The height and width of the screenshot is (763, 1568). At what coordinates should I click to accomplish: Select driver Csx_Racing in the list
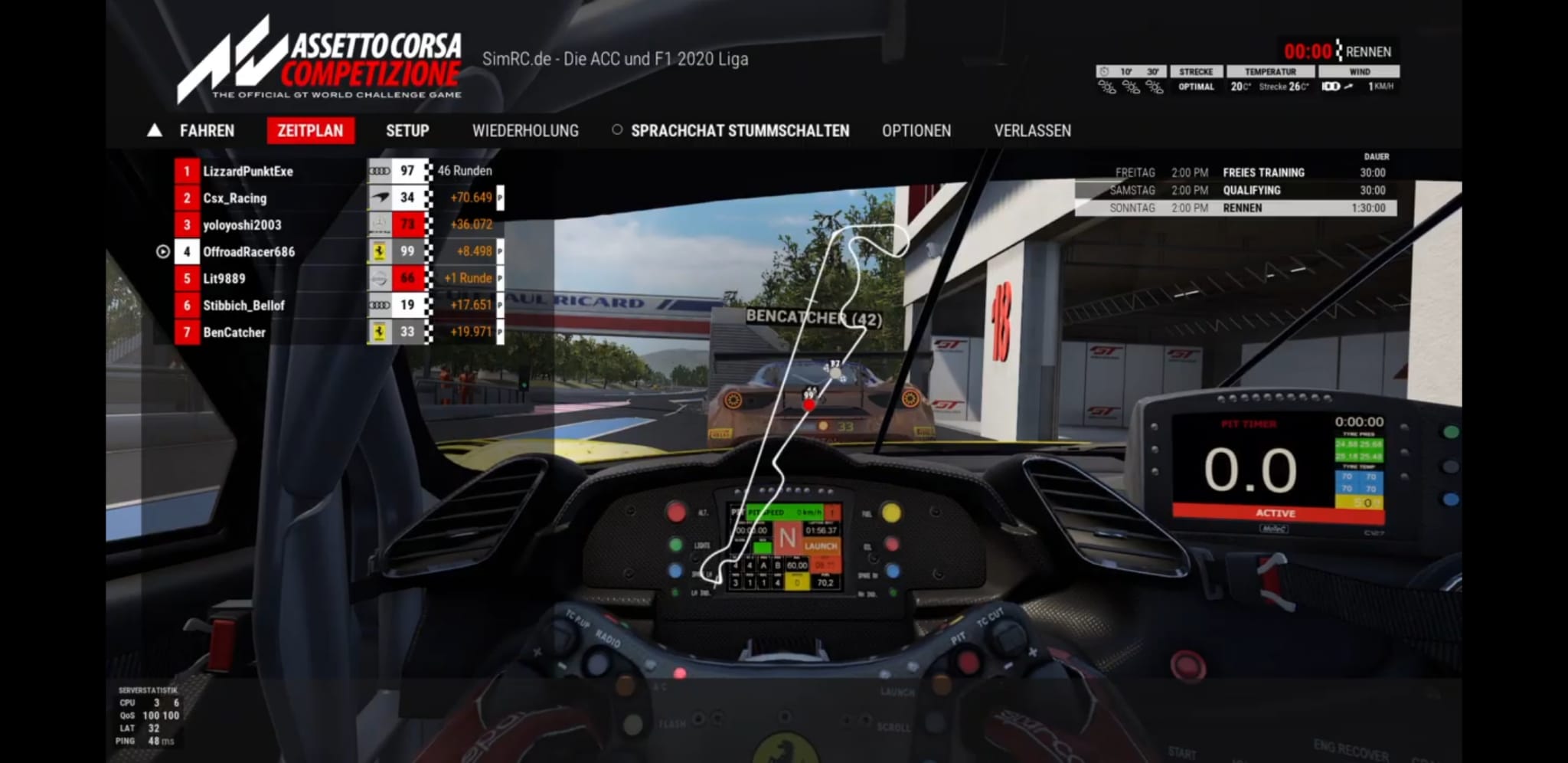pyautogui.click(x=235, y=198)
